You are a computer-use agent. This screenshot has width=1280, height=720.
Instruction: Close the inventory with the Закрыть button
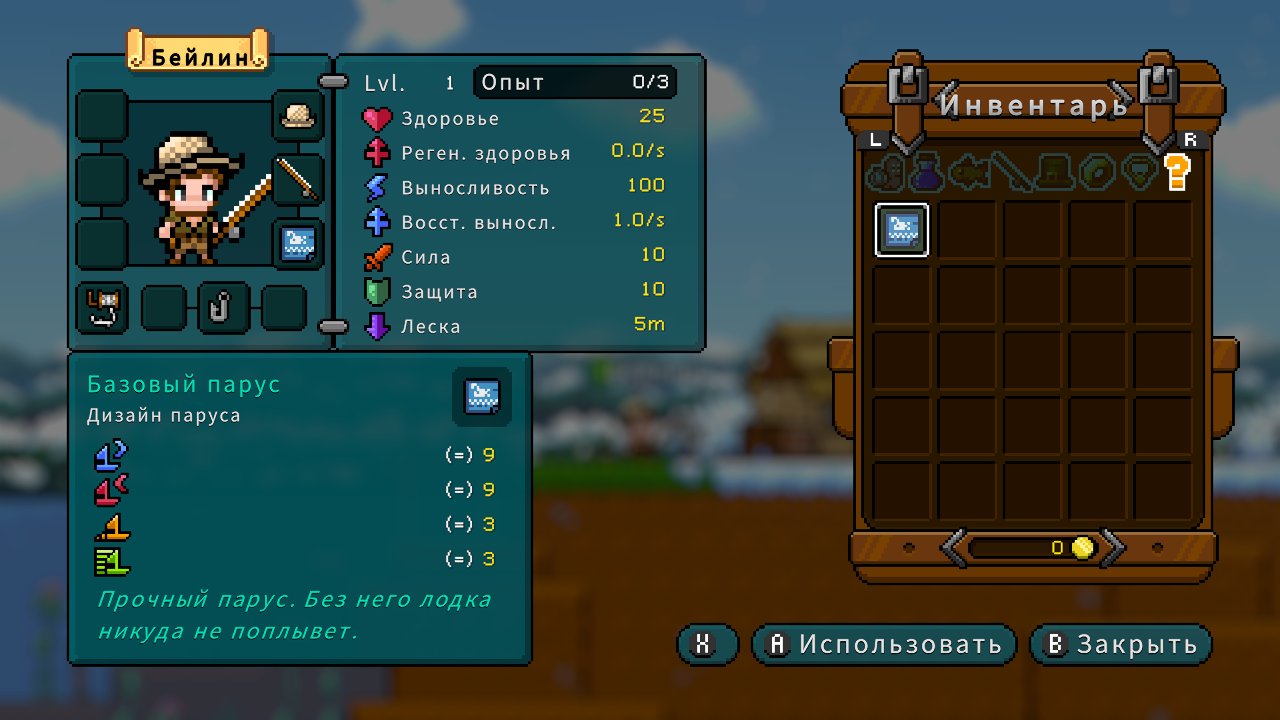pyautogui.click(x=1120, y=645)
